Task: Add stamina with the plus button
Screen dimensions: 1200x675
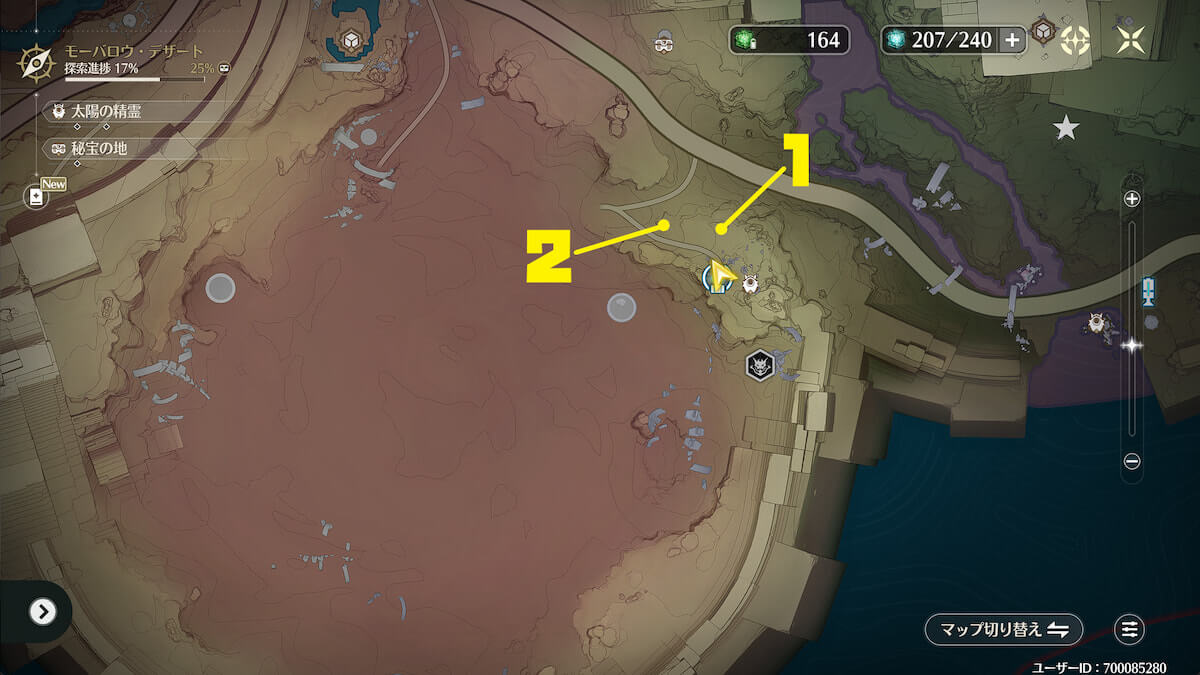Action: (1013, 40)
